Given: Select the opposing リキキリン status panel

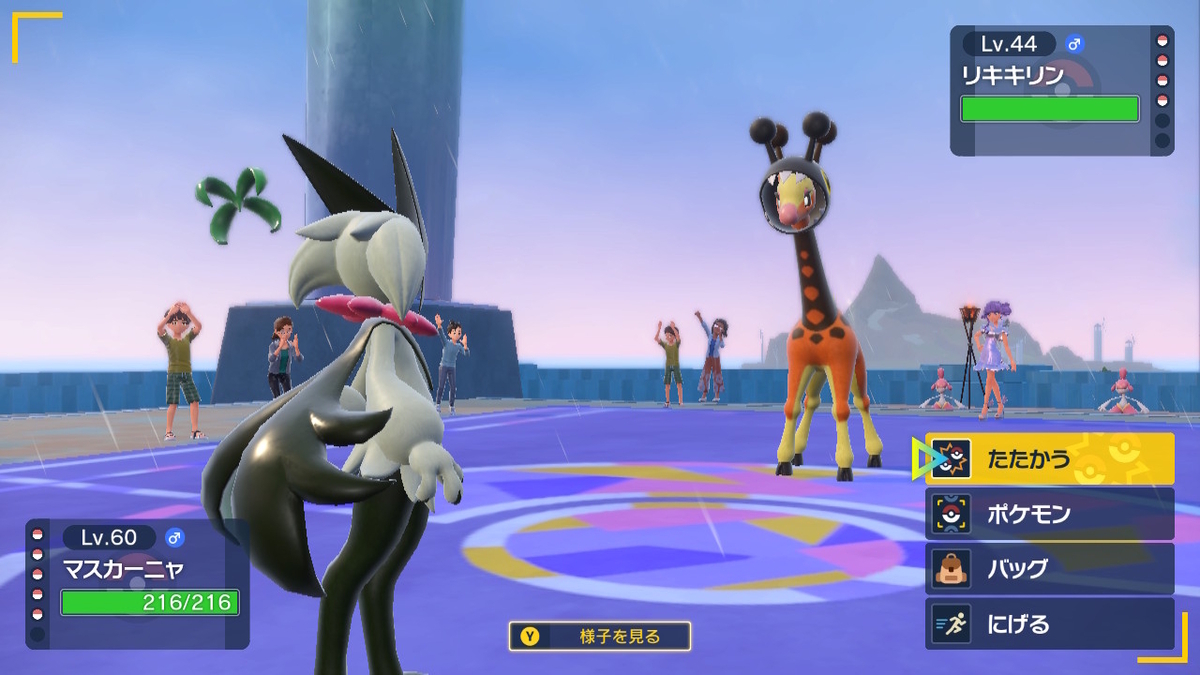Looking at the screenshot, I should 1062,90.
